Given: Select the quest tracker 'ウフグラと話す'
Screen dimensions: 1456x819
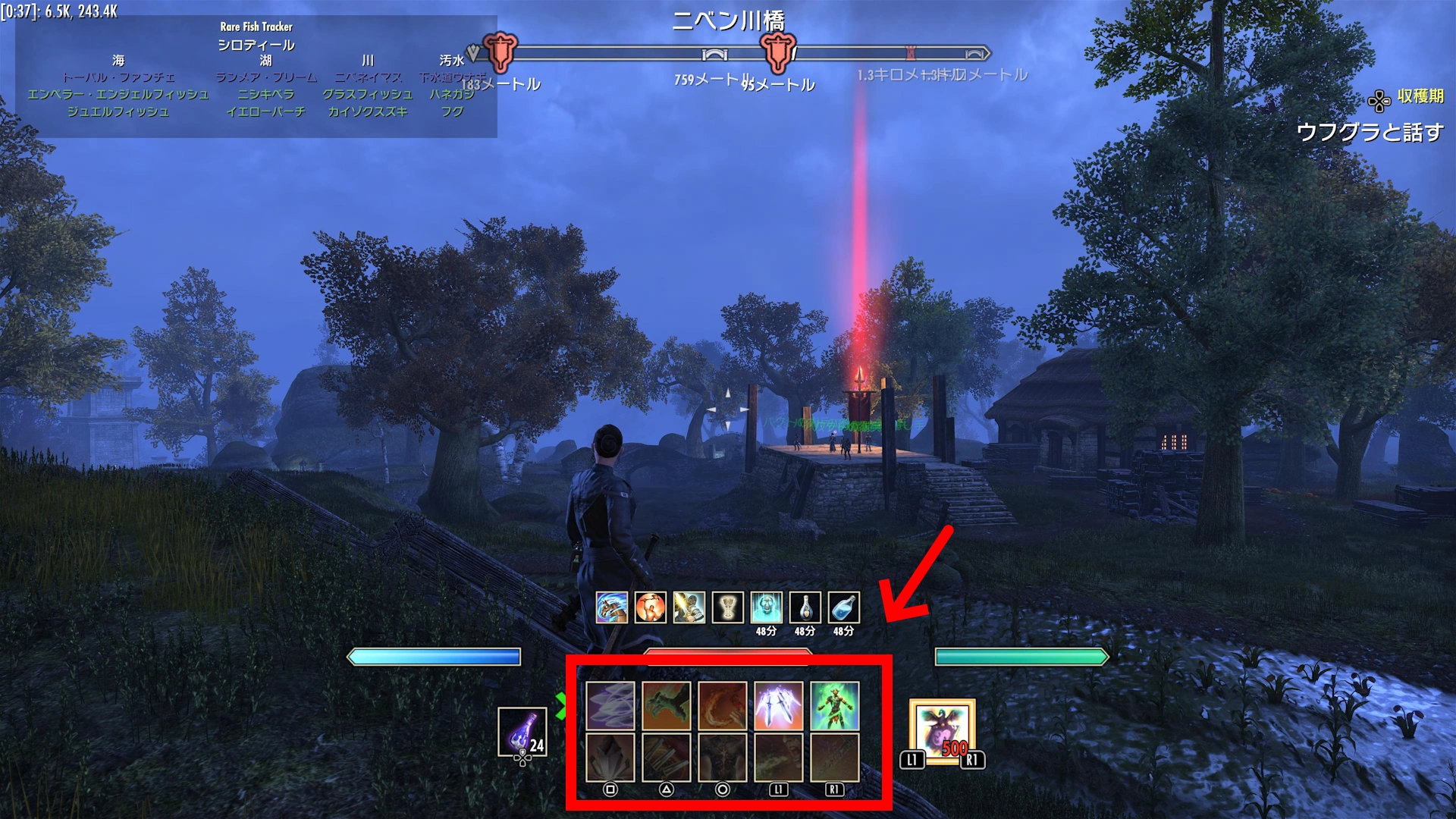Looking at the screenshot, I should (x=1370, y=132).
